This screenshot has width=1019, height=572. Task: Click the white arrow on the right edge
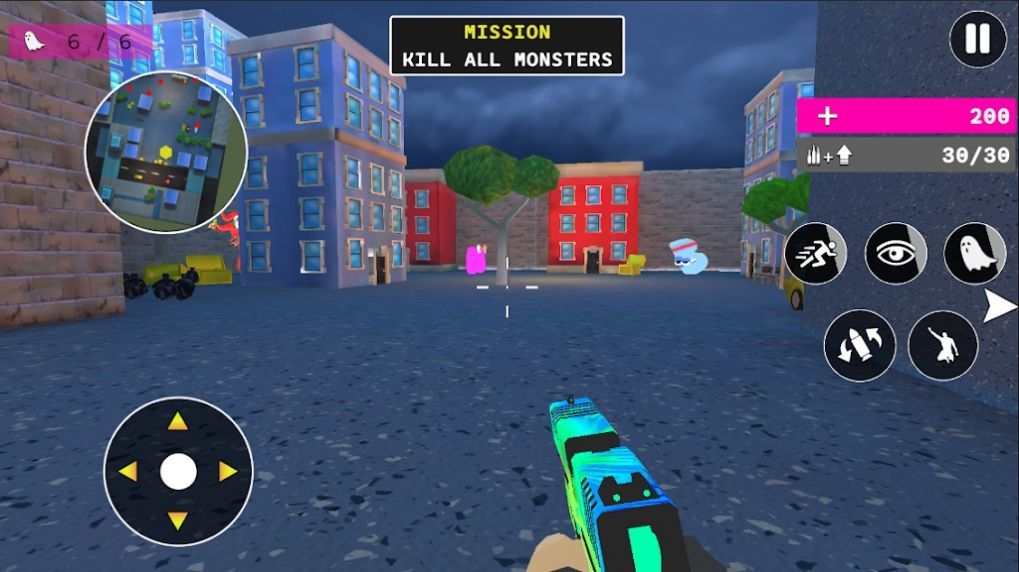click(x=998, y=307)
